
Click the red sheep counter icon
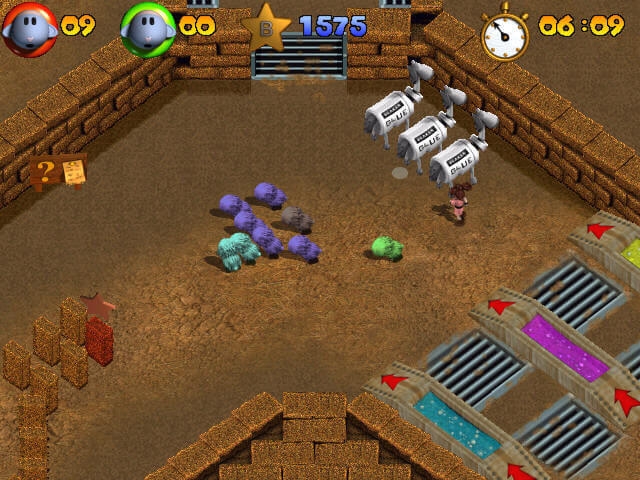pyautogui.click(x=27, y=29)
